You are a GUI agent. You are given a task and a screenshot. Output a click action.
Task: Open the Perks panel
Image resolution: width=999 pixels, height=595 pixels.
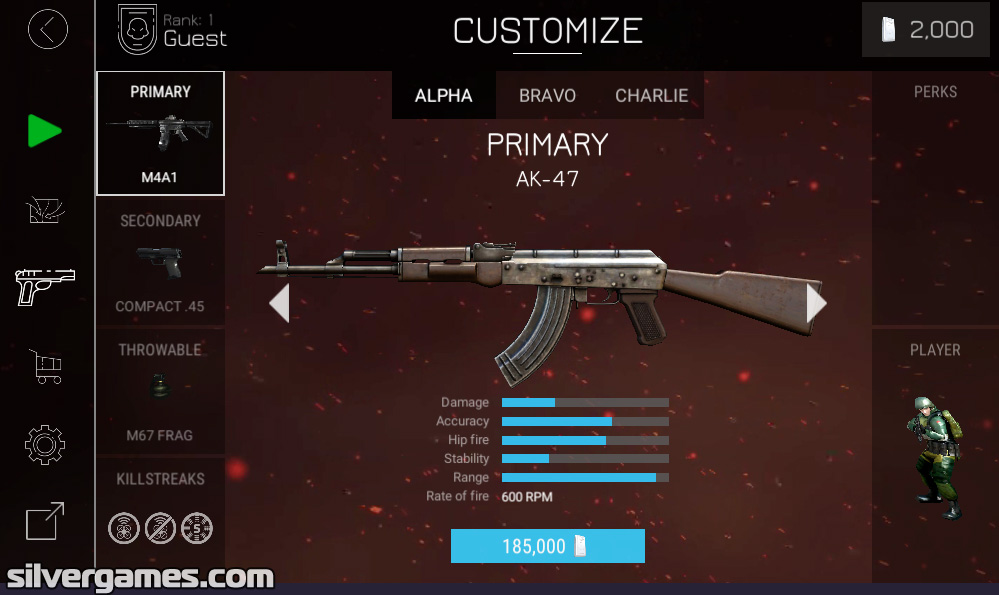[x=935, y=198]
